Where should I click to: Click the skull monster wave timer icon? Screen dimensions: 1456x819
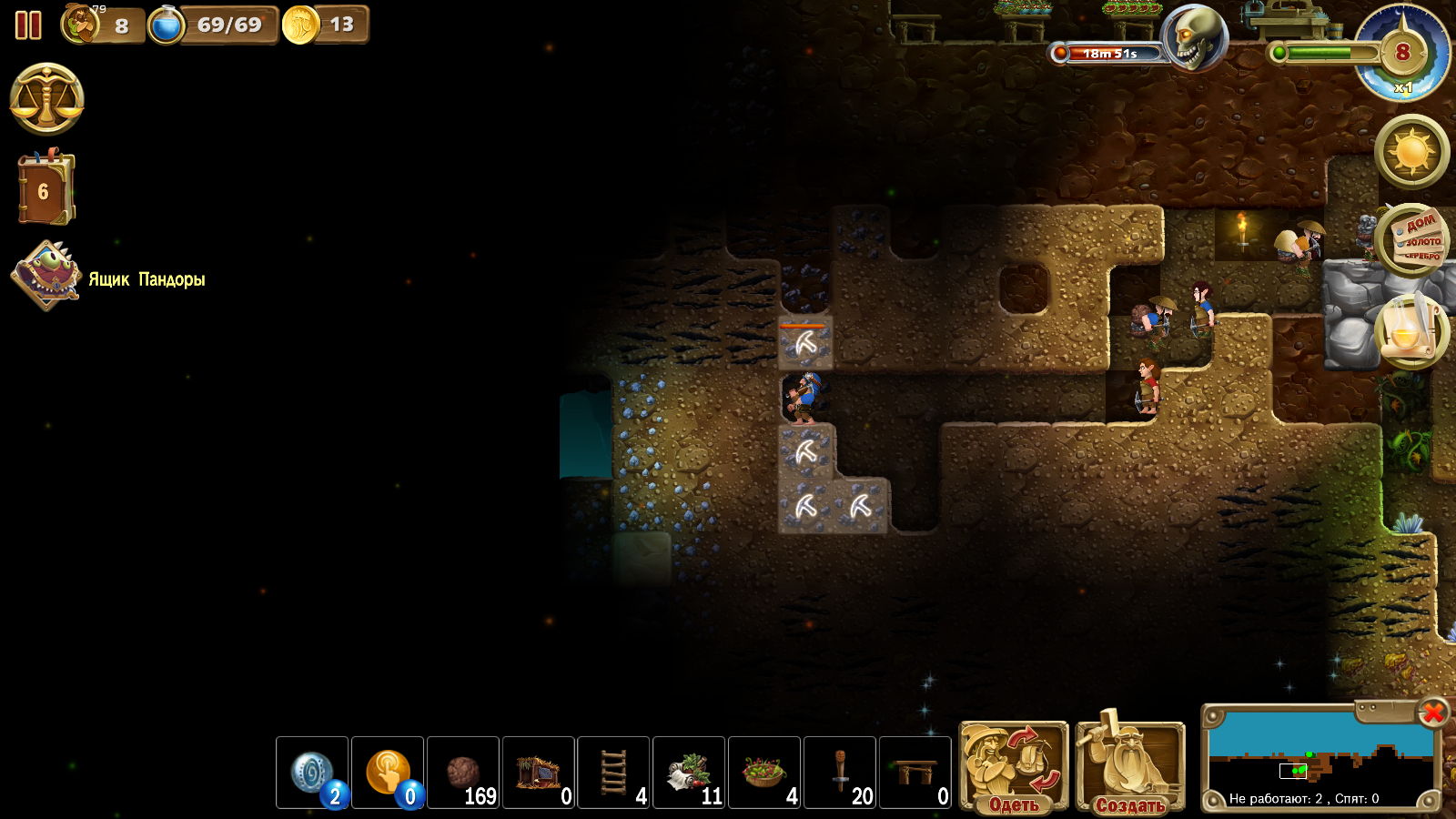(x=1194, y=38)
